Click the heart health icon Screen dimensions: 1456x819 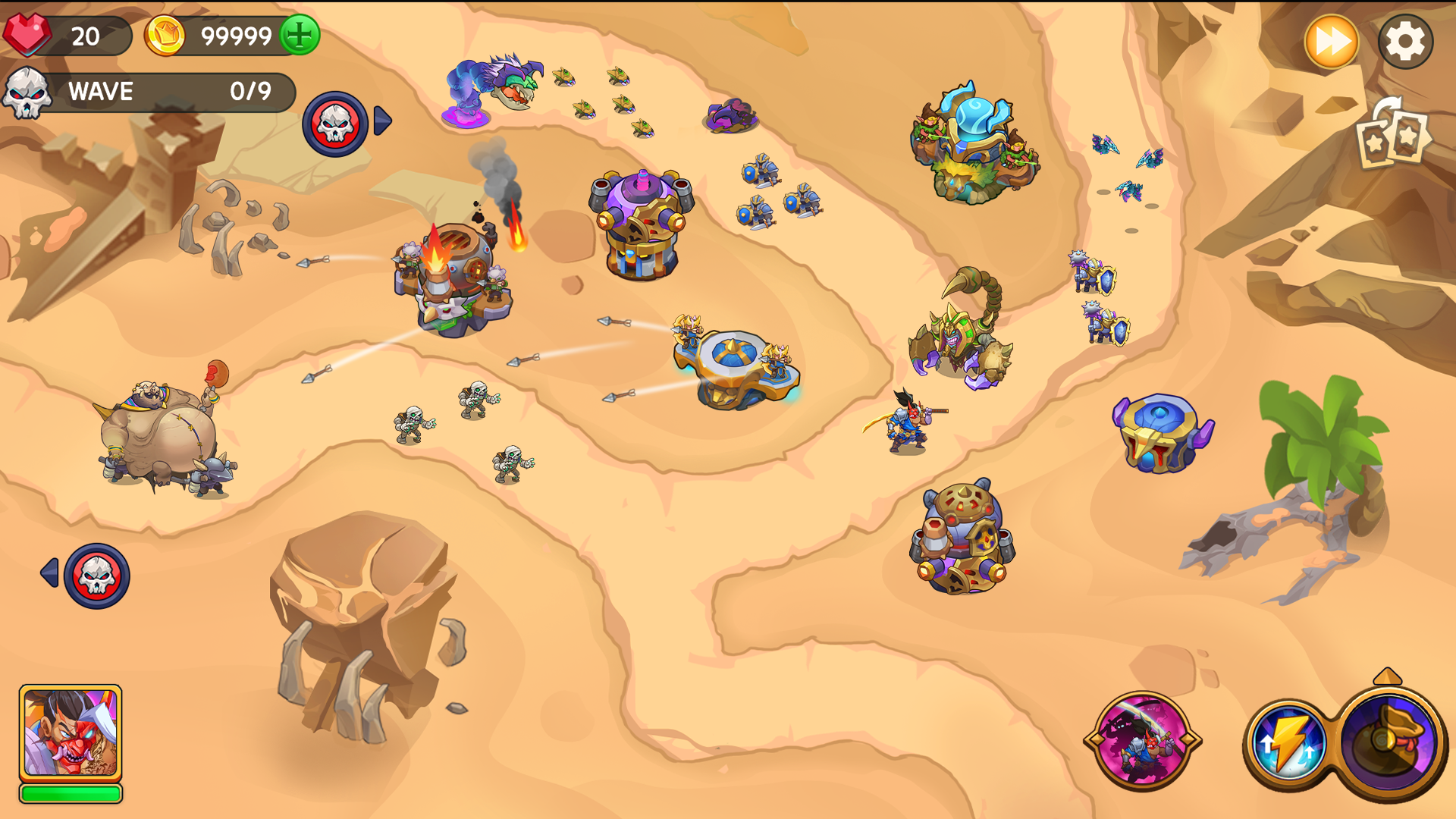(x=29, y=33)
